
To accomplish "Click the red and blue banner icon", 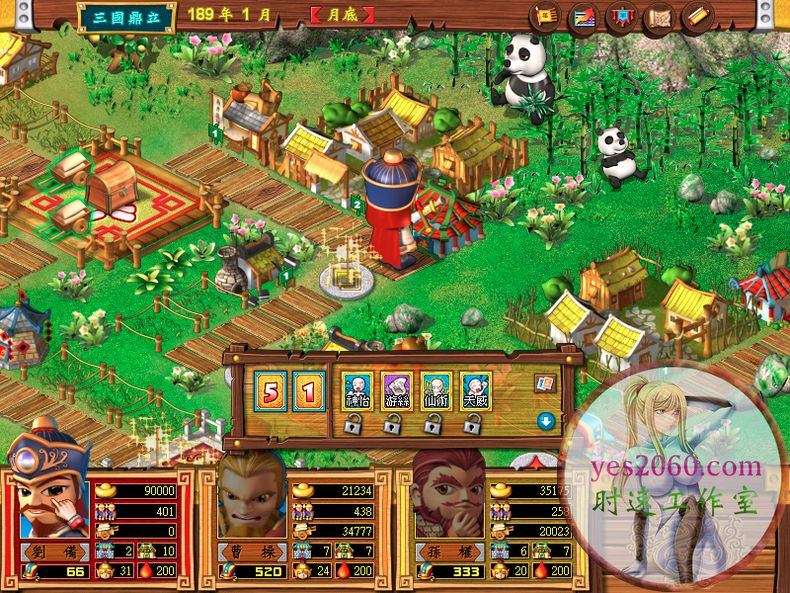I will coord(620,16).
